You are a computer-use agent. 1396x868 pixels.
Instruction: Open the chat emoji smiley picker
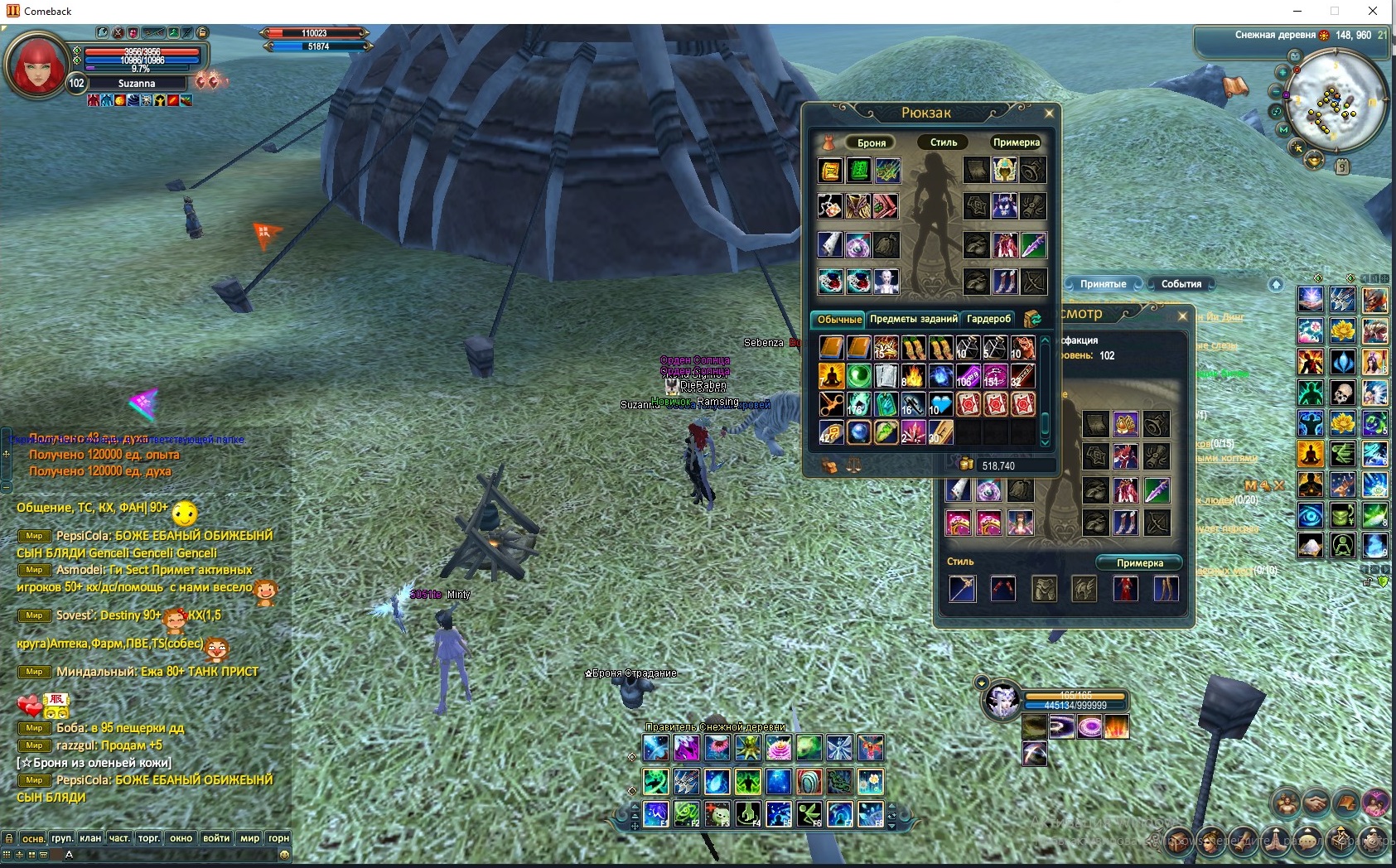pyautogui.click(x=284, y=855)
